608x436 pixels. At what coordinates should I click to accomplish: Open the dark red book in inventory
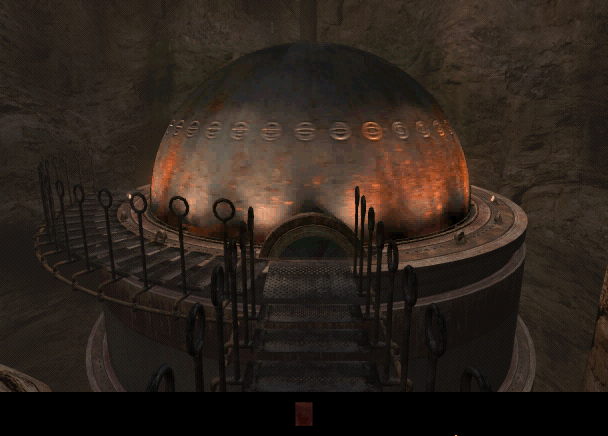tap(304, 414)
